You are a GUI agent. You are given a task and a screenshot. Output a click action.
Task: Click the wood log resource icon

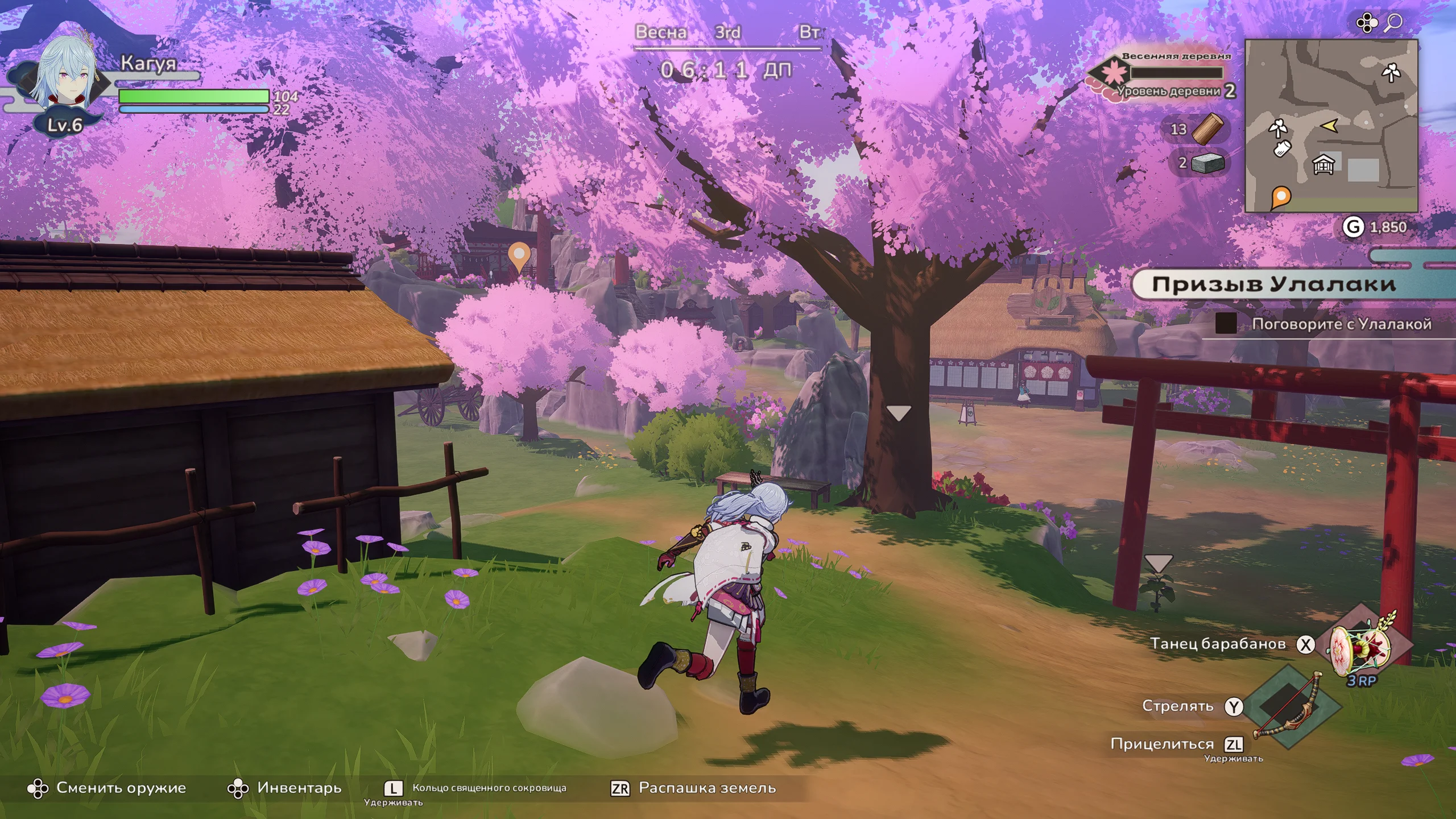[1207, 129]
